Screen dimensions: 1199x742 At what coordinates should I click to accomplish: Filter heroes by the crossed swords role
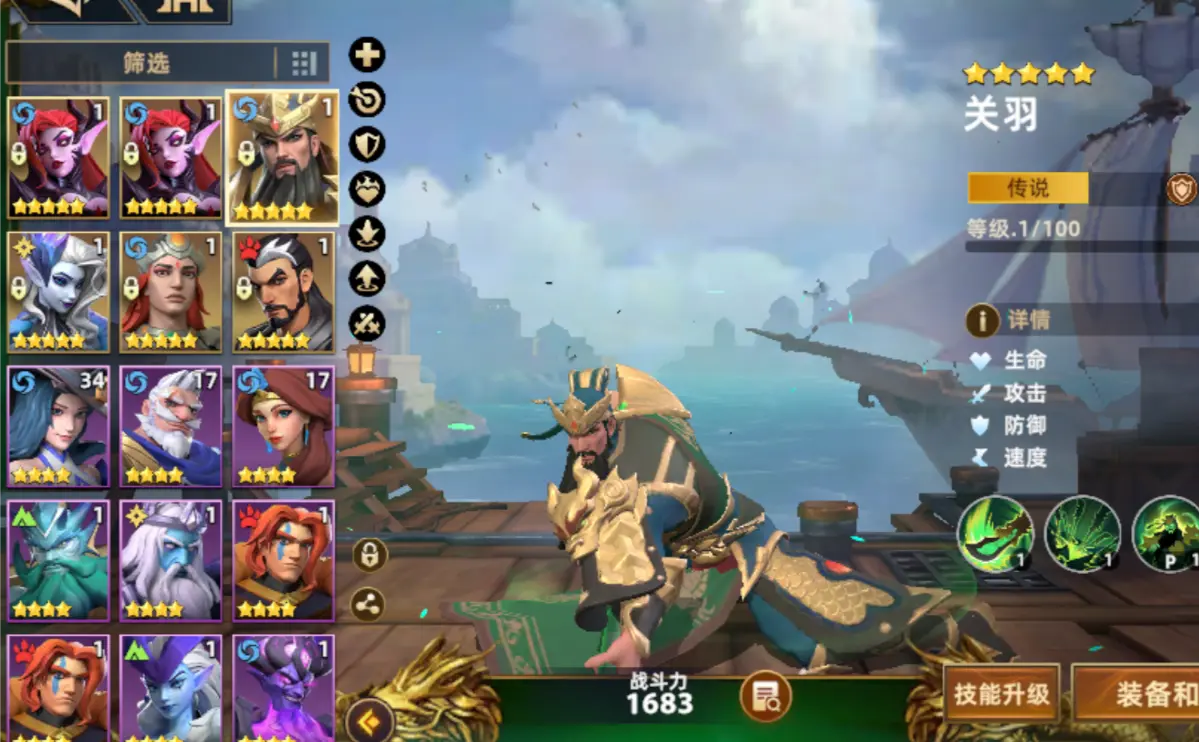pyautogui.click(x=367, y=323)
